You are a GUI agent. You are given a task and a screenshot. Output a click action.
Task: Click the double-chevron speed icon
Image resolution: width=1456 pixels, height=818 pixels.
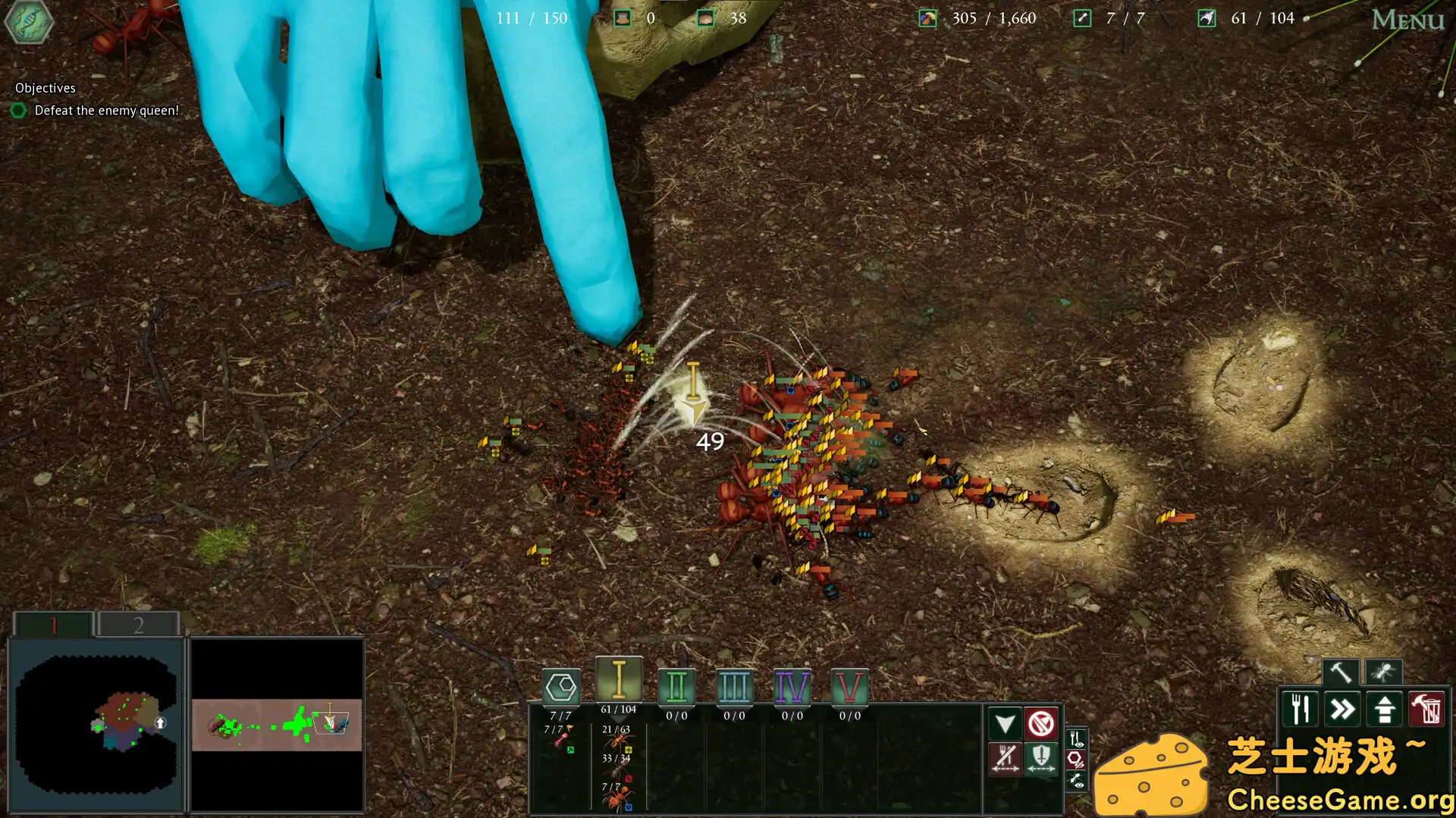1342,710
